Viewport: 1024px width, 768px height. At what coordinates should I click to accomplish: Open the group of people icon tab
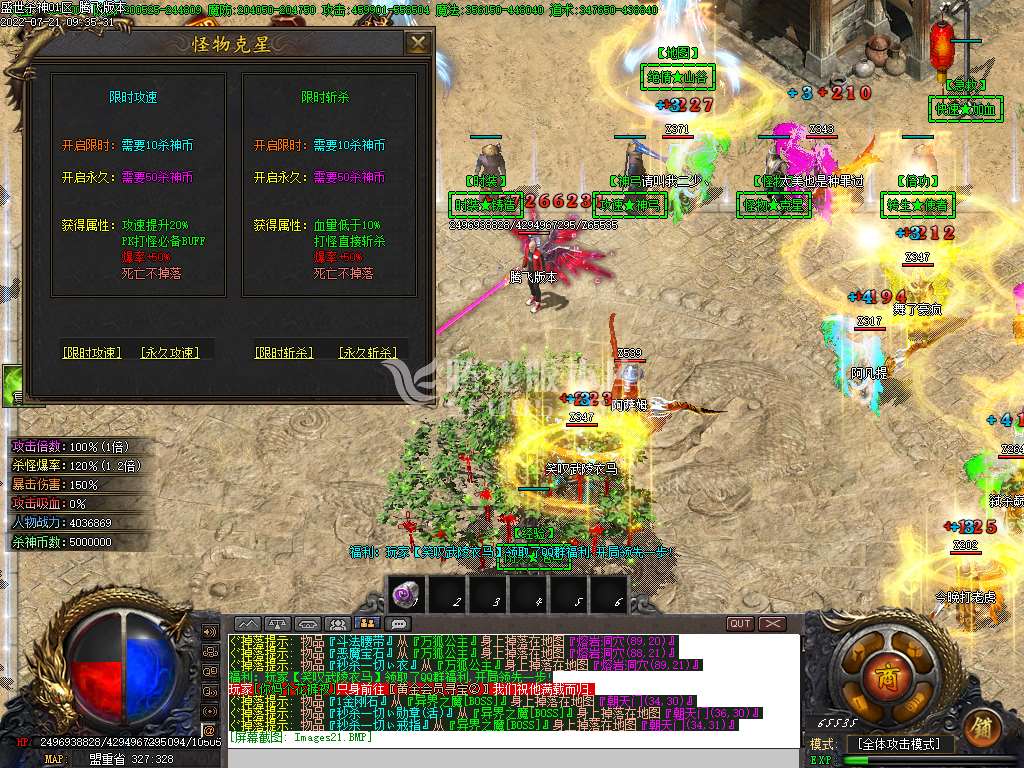[x=338, y=624]
